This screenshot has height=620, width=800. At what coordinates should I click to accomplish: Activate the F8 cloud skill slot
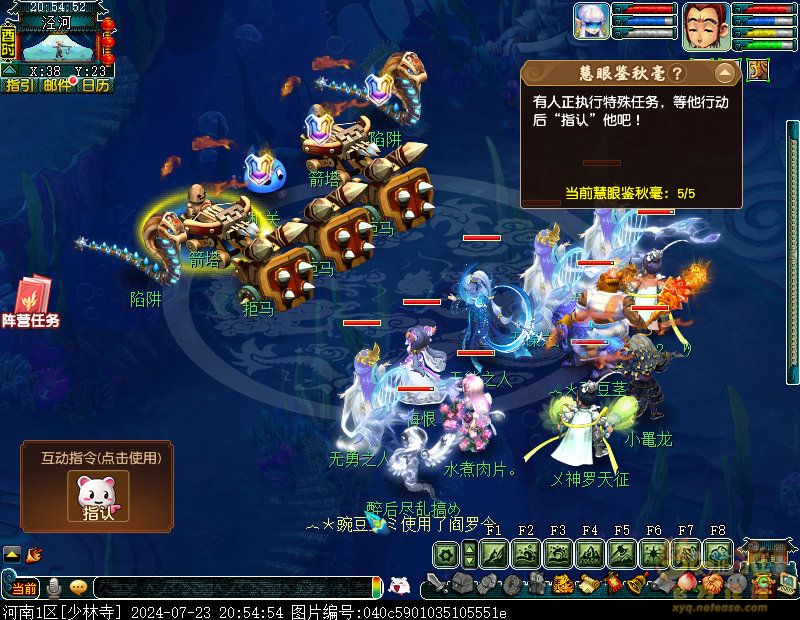[718, 554]
